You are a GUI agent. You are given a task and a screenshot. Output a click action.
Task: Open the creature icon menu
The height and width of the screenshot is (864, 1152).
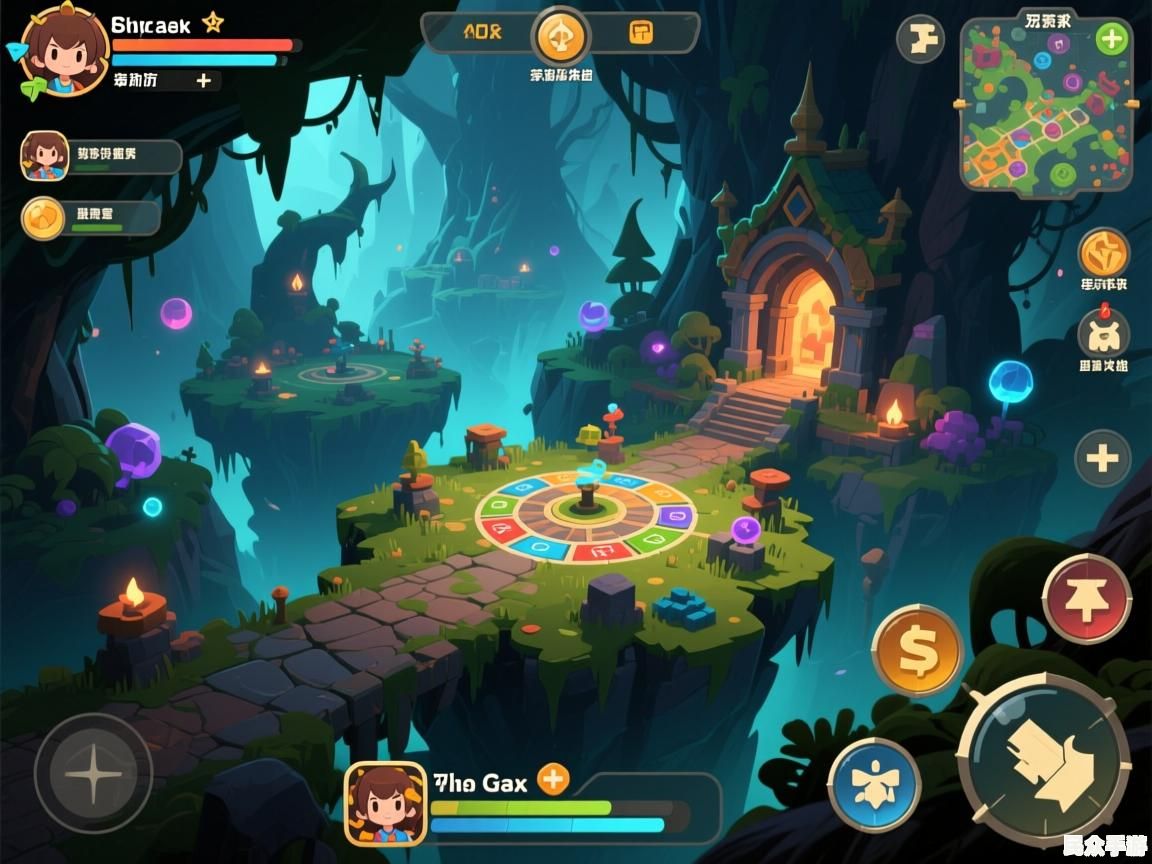tap(1103, 334)
